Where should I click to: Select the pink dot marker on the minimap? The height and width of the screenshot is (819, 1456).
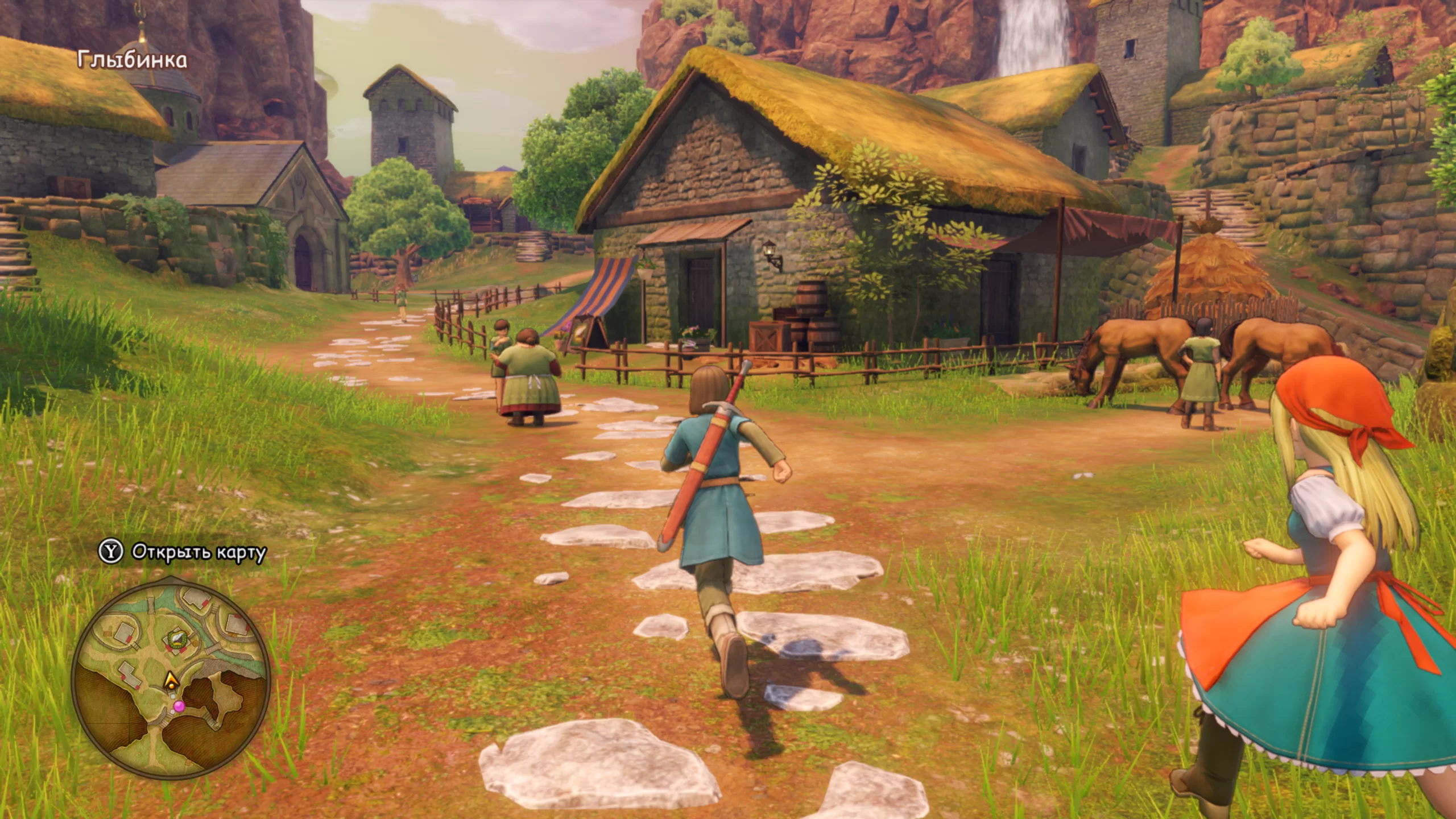click(x=179, y=706)
